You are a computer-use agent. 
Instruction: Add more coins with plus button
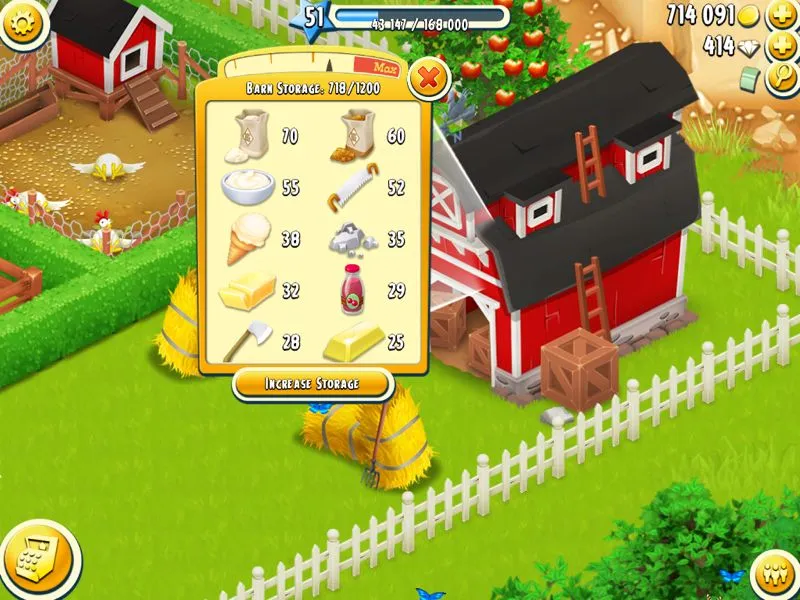[780, 15]
